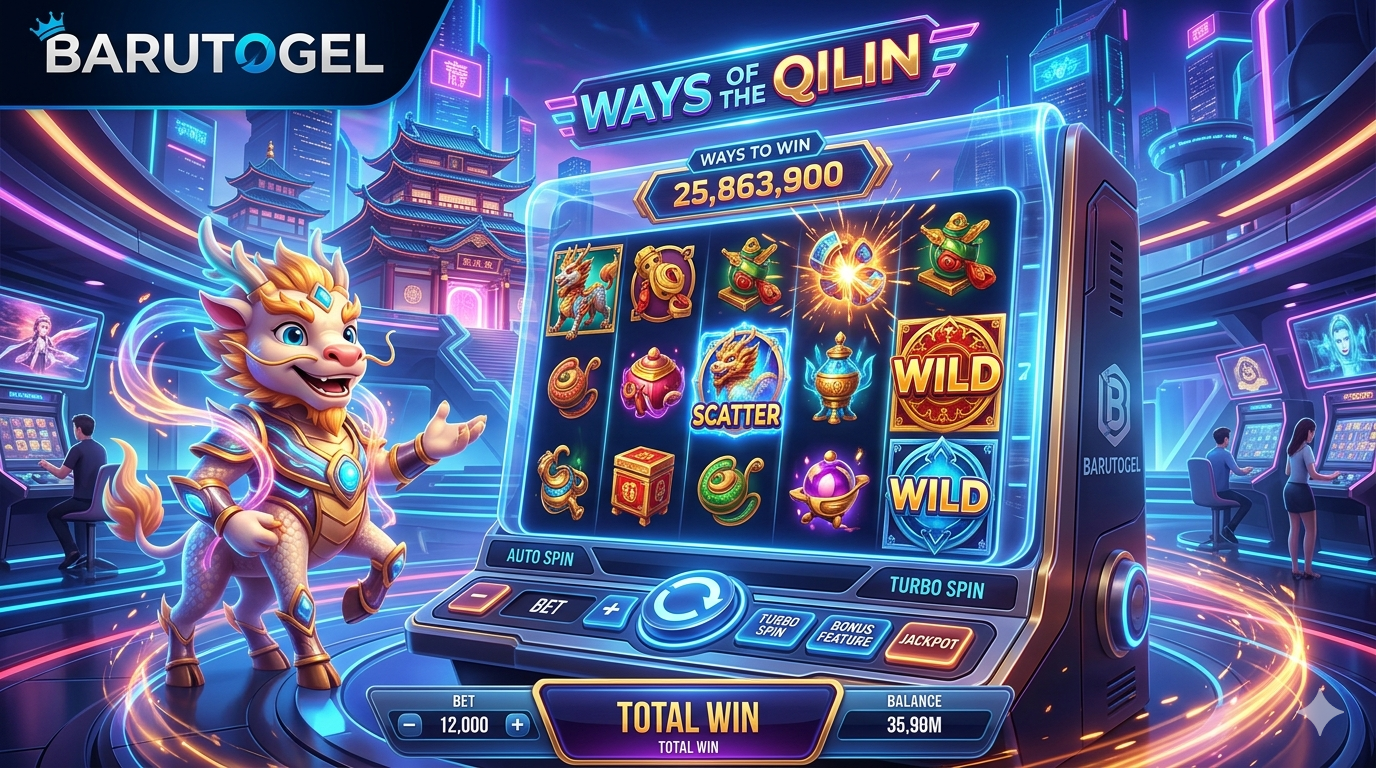Click the orange minus button on the console
The image size is (1376, 768).
(474, 598)
